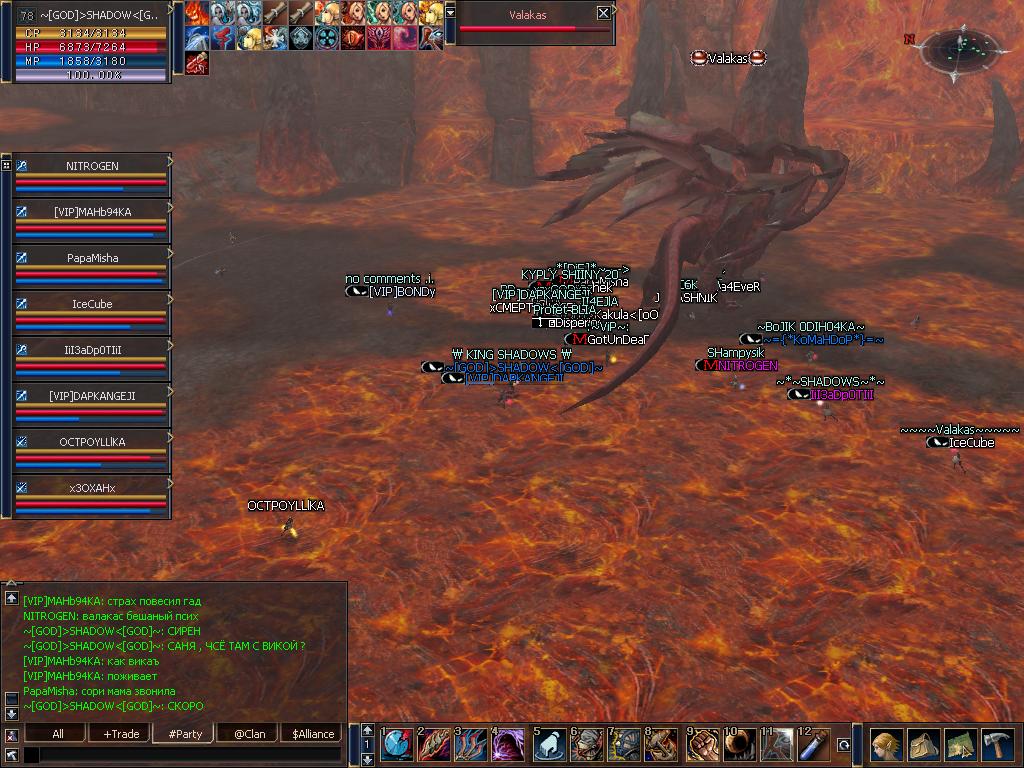Activate the blue orb skill in slot 1

[x=397, y=745]
